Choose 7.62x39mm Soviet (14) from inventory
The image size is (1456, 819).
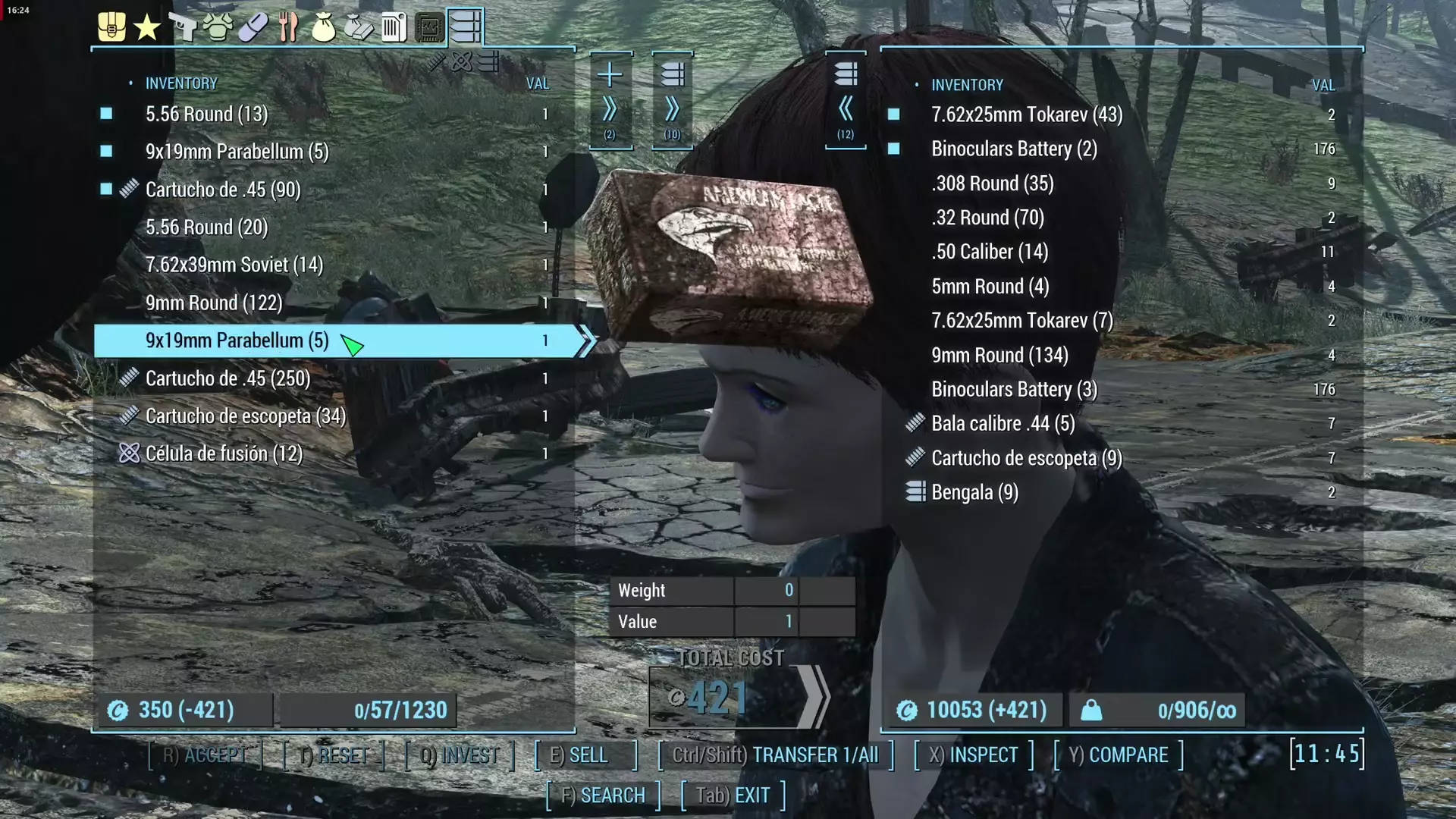(234, 265)
